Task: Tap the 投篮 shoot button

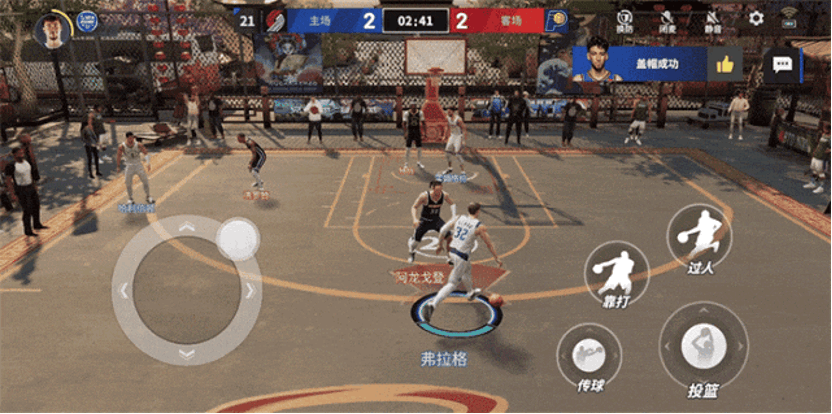Action: pyautogui.click(x=704, y=346)
